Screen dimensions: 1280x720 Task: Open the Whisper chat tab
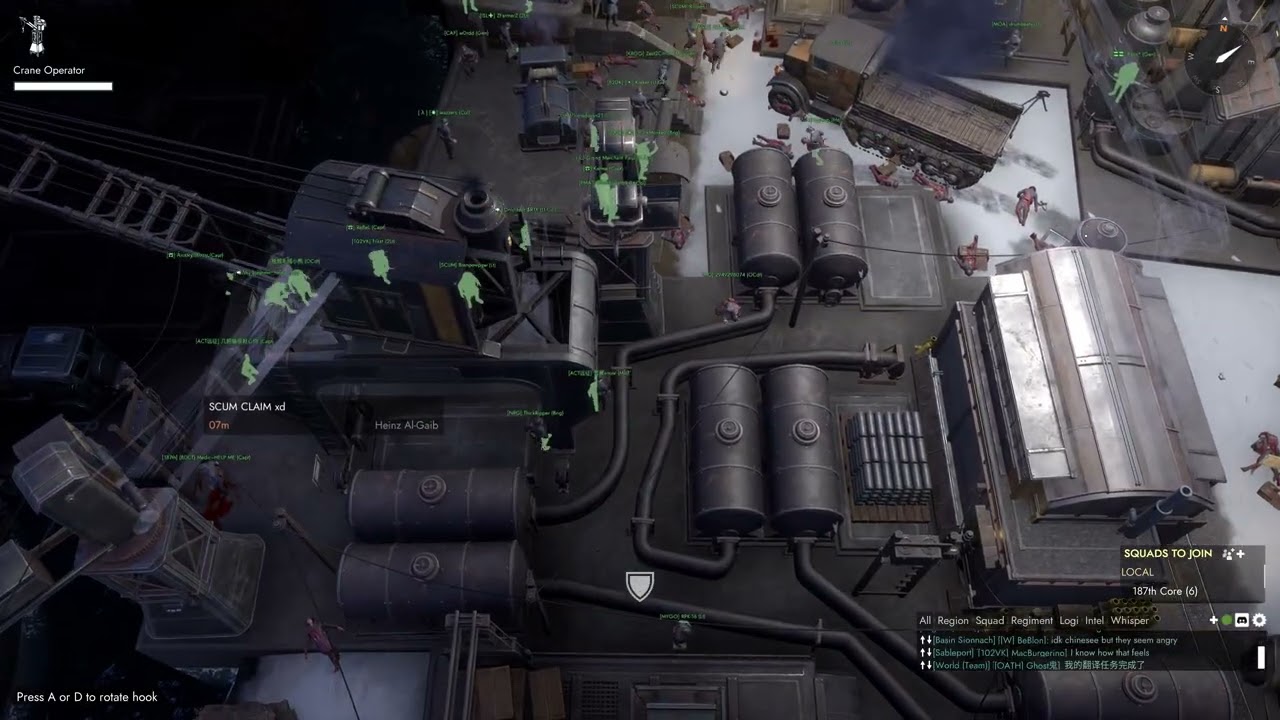1130,621
